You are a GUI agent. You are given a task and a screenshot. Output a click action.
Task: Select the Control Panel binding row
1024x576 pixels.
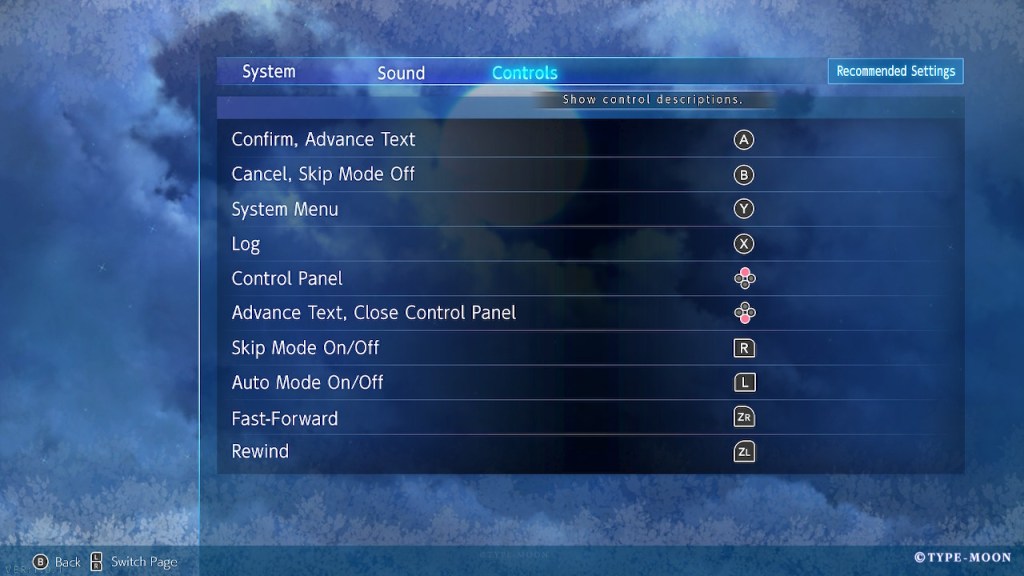590,279
